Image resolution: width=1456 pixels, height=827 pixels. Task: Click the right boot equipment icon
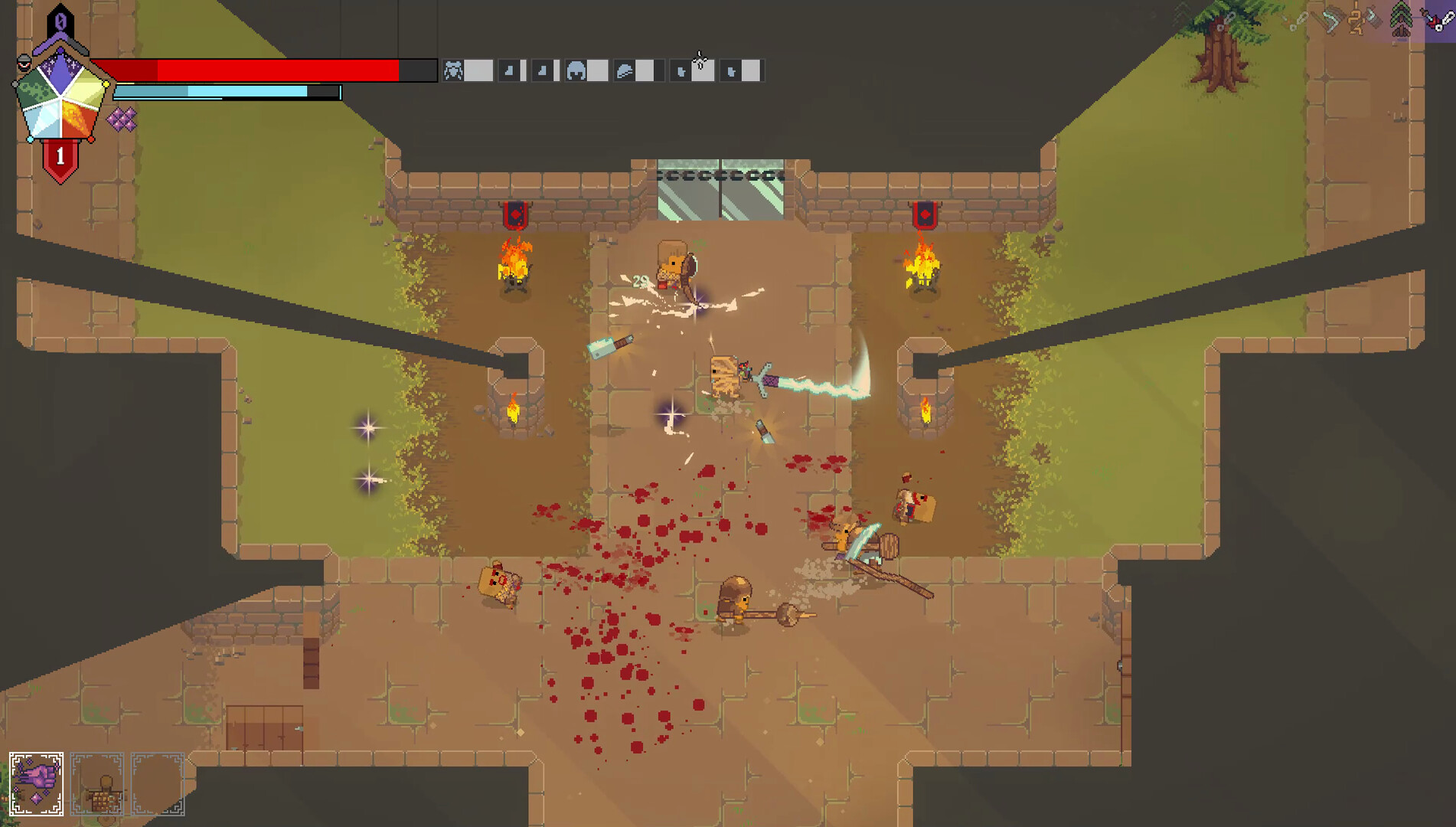tap(544, 70)
